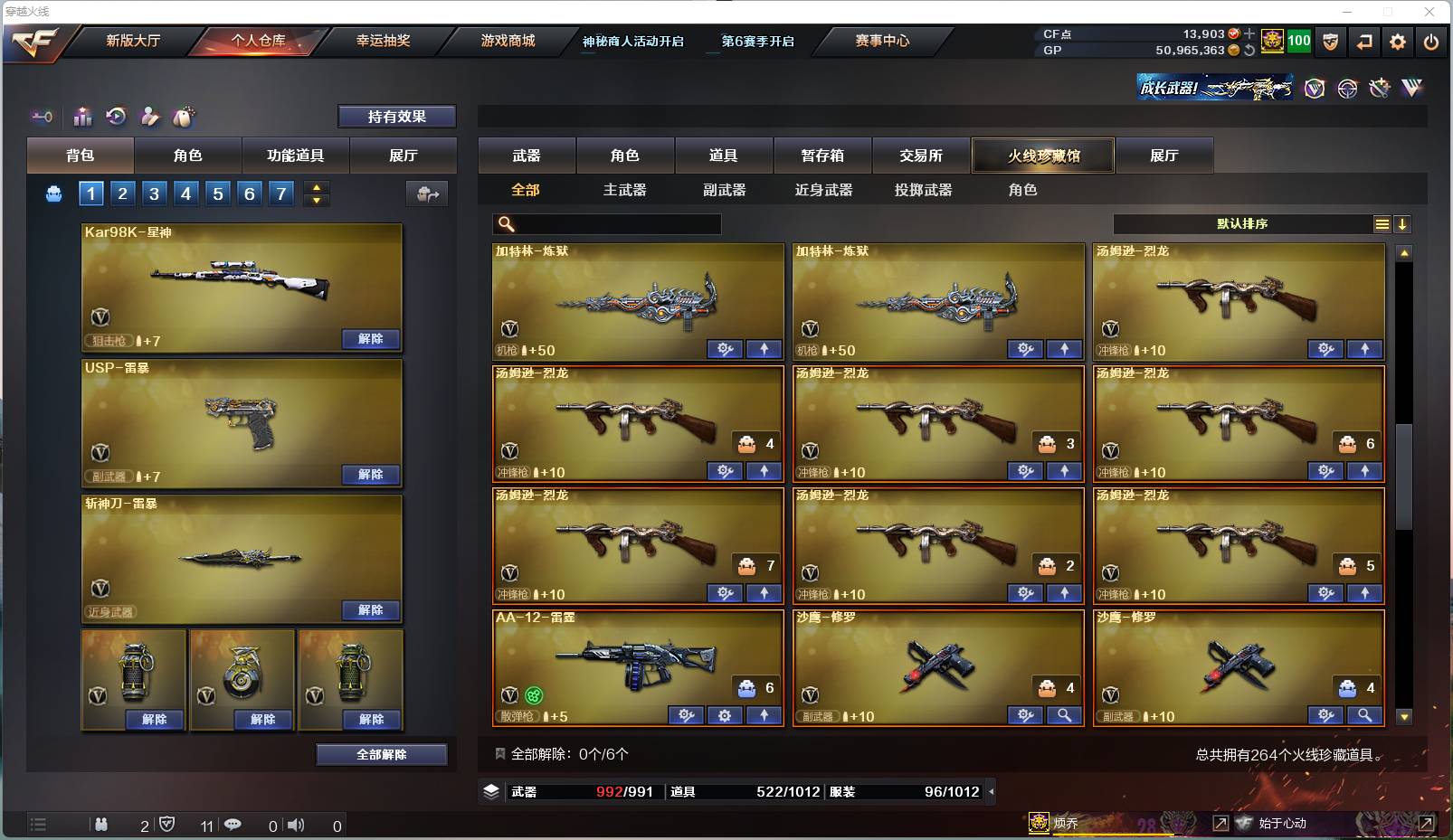The width and height of the screenshot is (1453, 840).
Task: Toggle the list view icon near 默认排序
Action: [1381, 223]
